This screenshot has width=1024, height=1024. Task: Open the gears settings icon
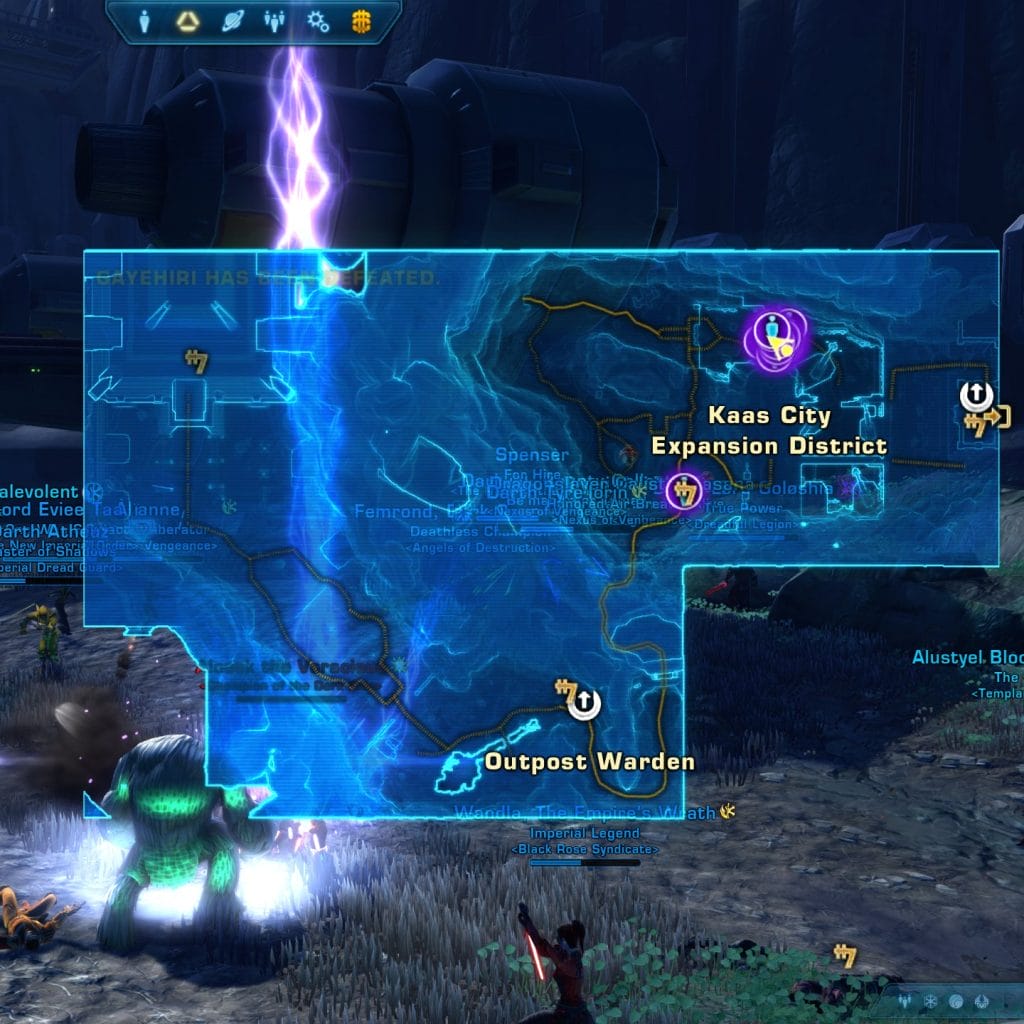[317, 21]
